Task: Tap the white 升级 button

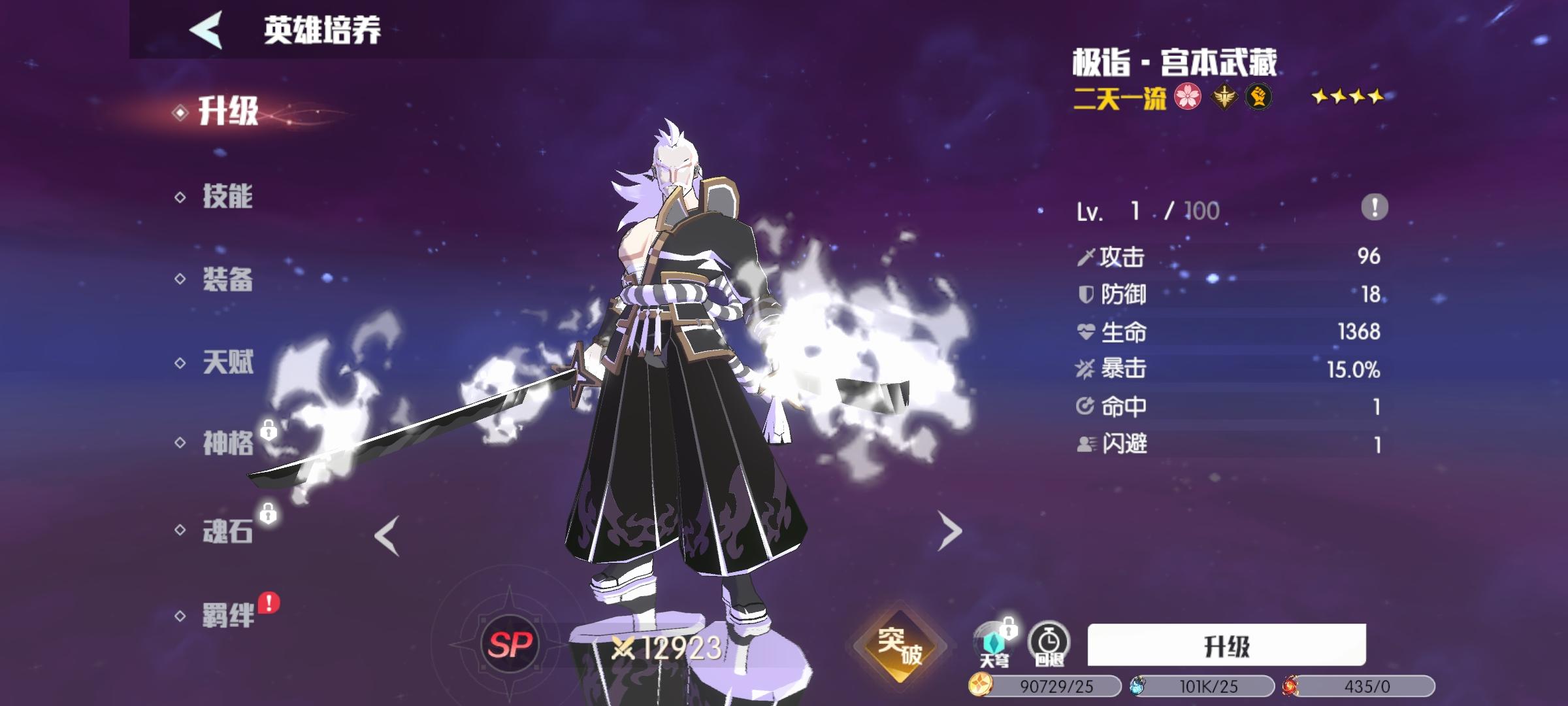Action: click(x=1226, y=646)
